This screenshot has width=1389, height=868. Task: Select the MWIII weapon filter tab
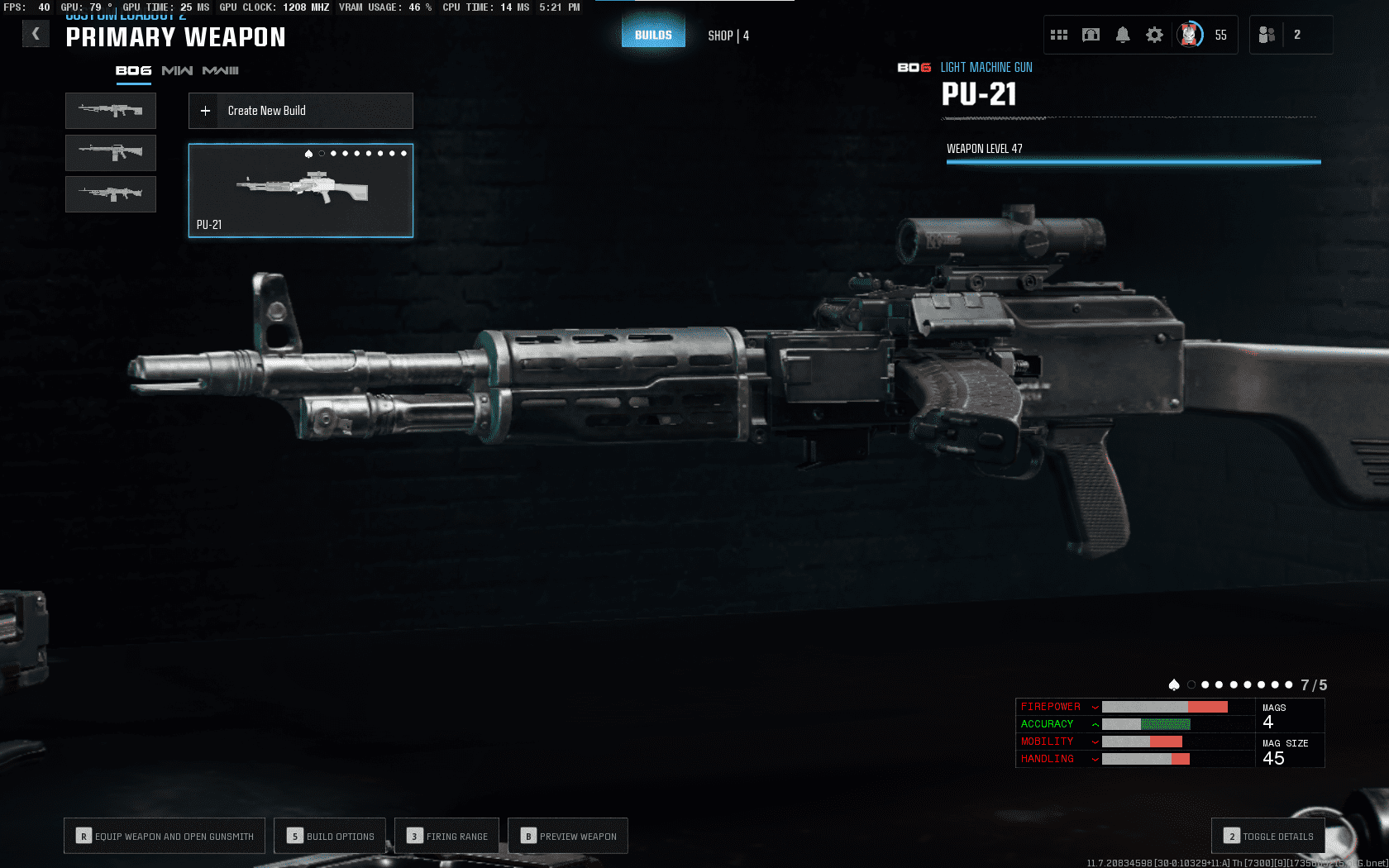[x=220, y=70]
